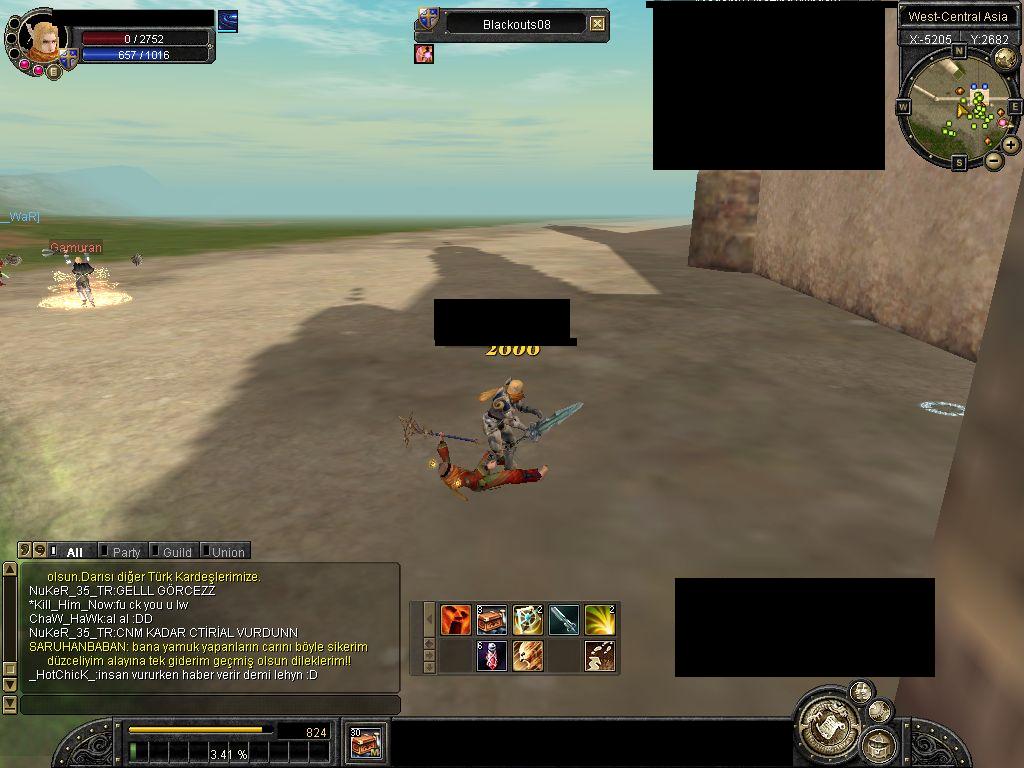The image size is (1024, 768).
Task: Activate the golden wheel skill
Action: [527, 620]
